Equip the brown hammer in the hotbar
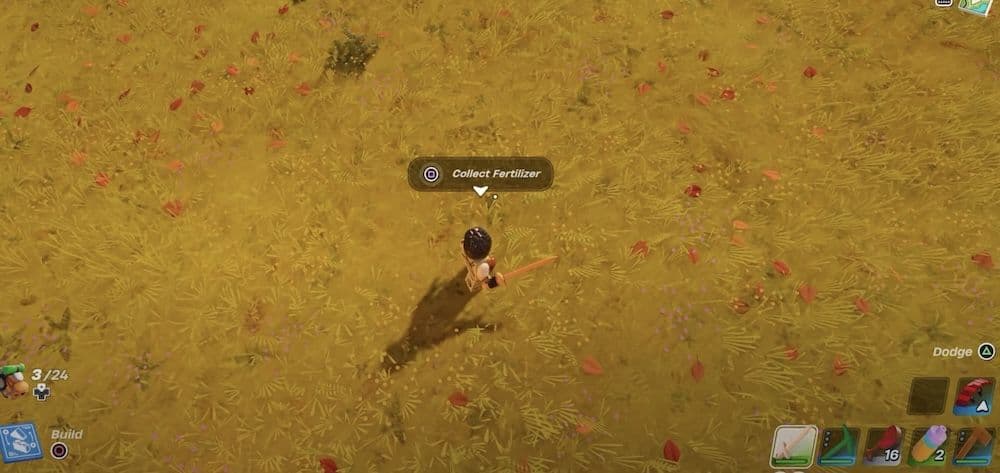 [973, 446]
